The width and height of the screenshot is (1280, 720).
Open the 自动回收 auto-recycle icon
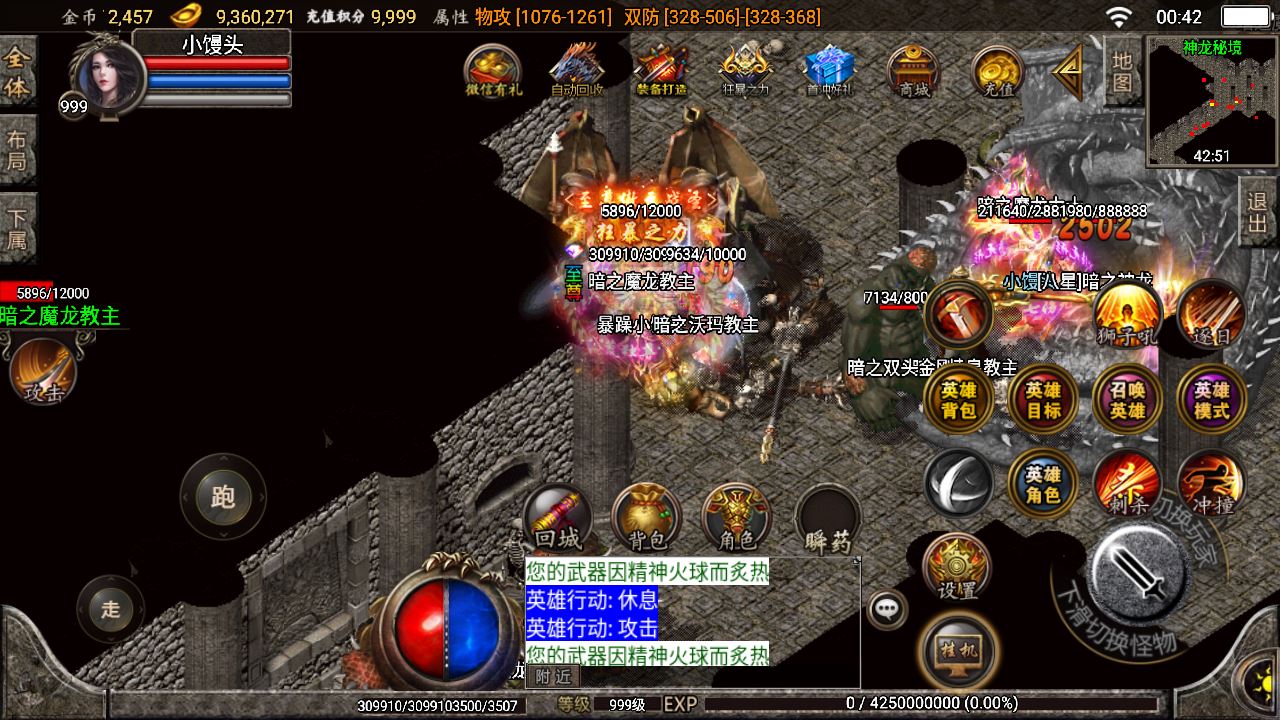pos(577,70)
